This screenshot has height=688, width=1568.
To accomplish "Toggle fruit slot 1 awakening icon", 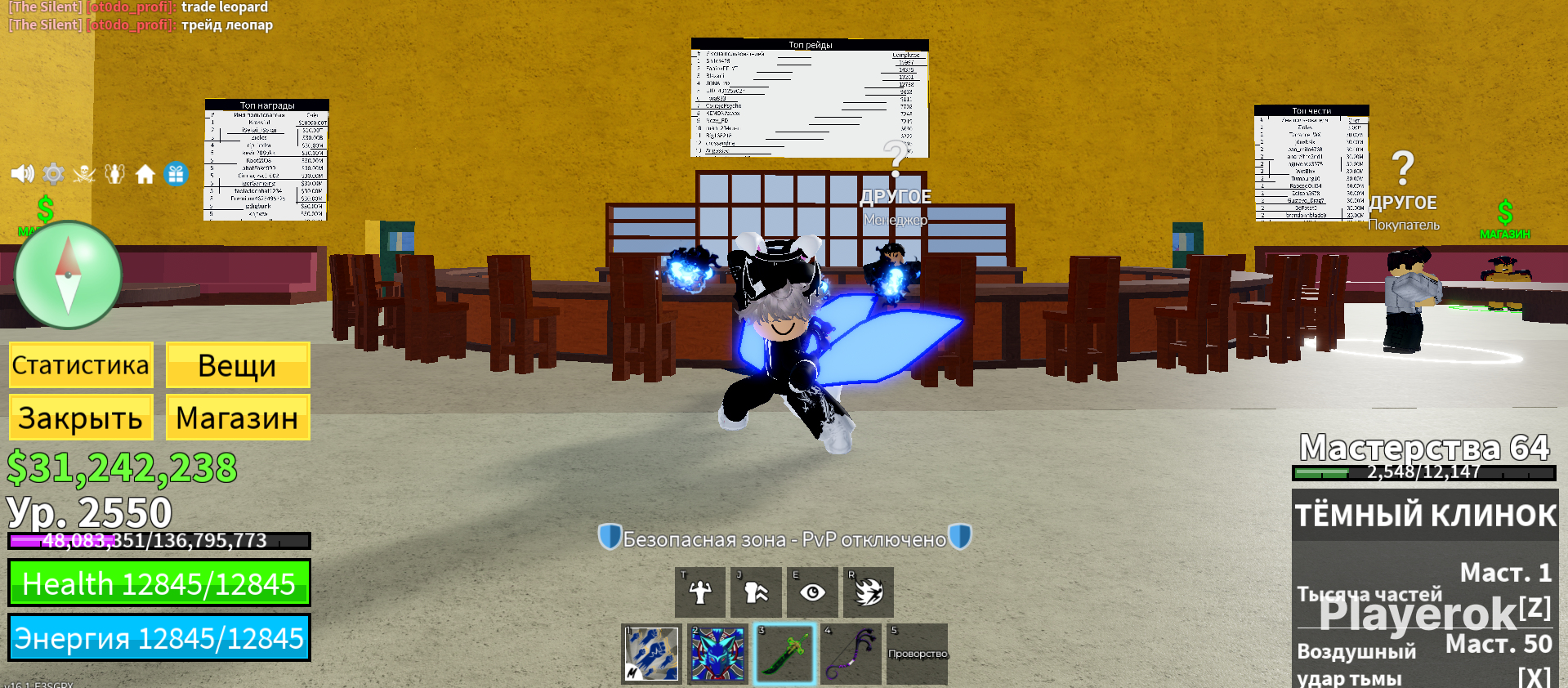I will [651, 654].
